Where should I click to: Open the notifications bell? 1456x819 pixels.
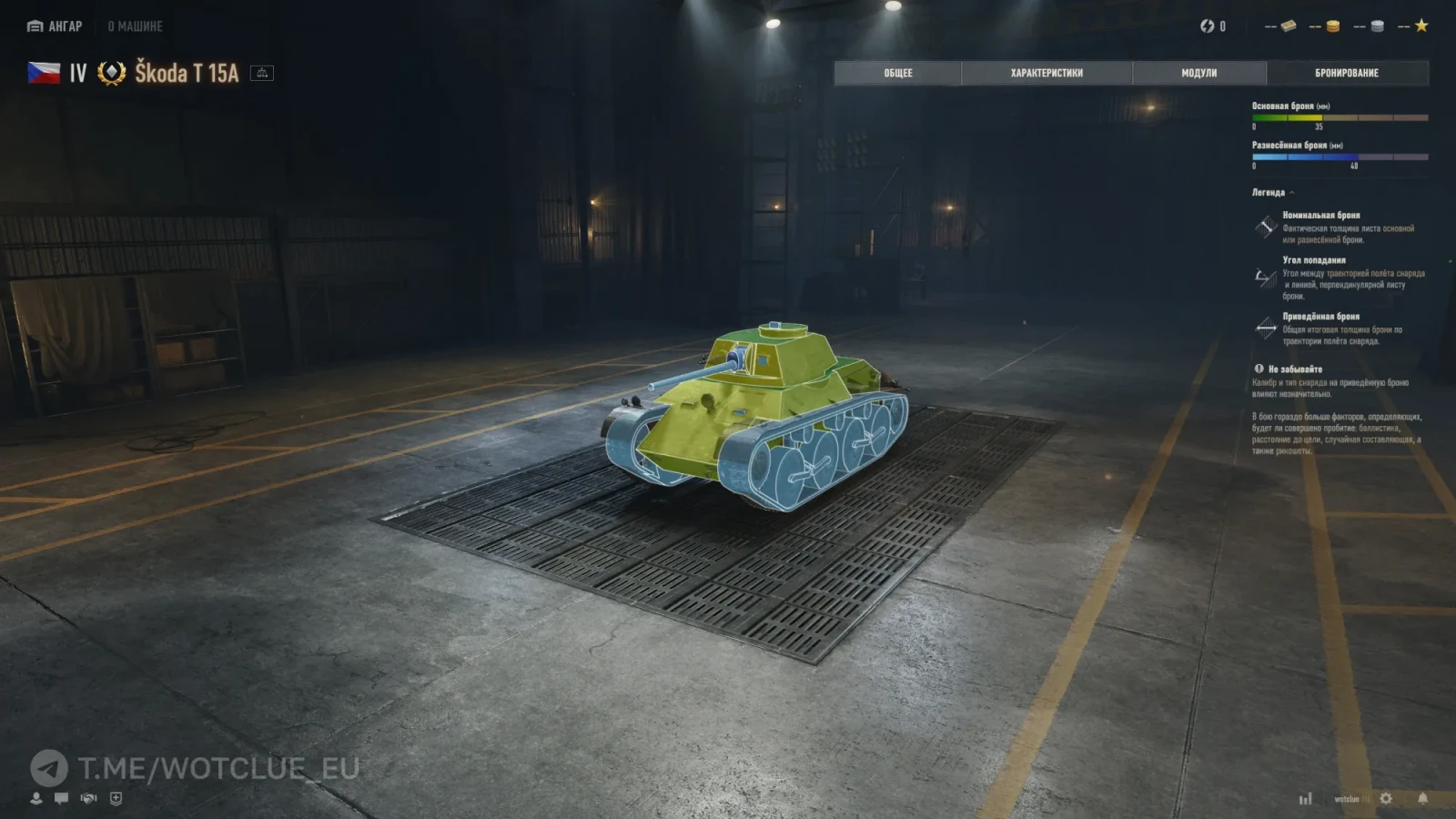1422,798
